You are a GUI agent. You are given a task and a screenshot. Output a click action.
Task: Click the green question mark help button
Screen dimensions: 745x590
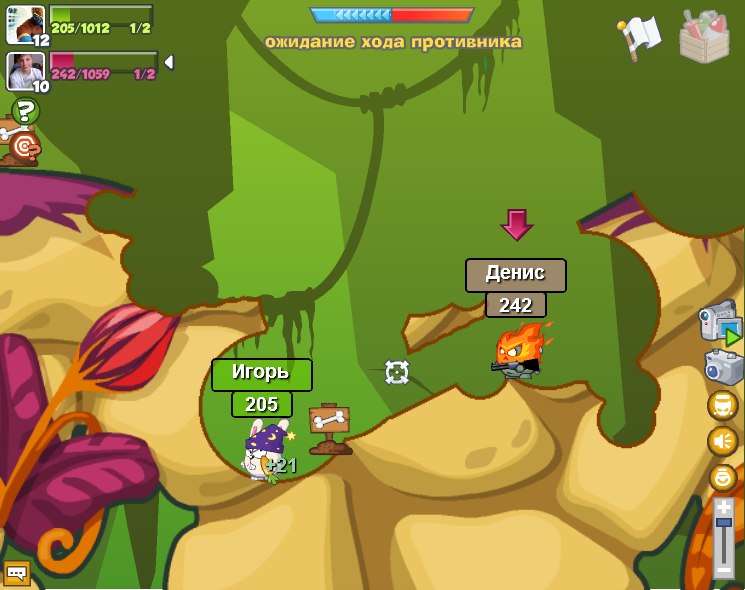[25, 110]
